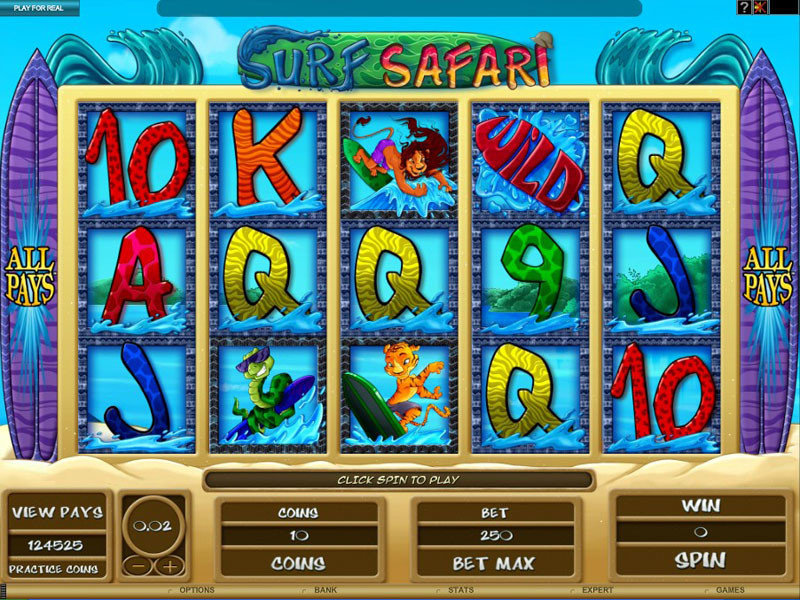Open the Games menu

click(x=730, y=591)
